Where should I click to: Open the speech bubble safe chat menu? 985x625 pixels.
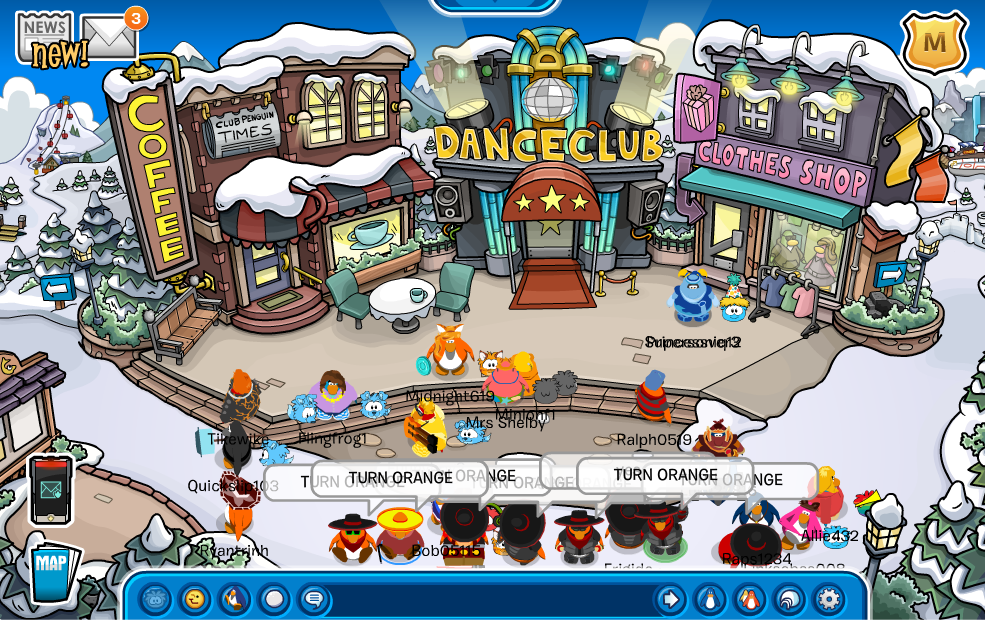314,599
